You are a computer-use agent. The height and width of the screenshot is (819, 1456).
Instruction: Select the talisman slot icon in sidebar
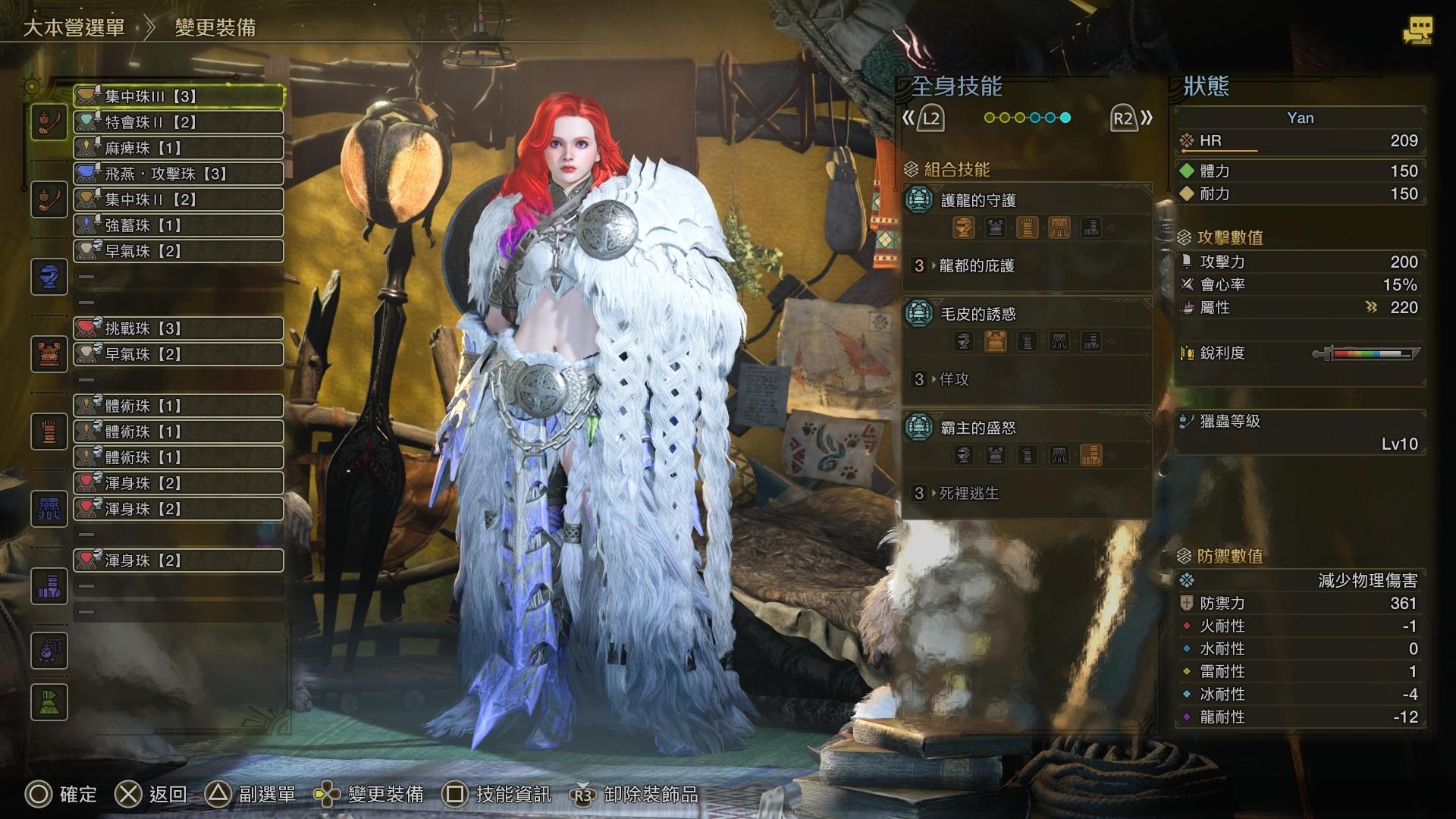[x=49, y=651]
